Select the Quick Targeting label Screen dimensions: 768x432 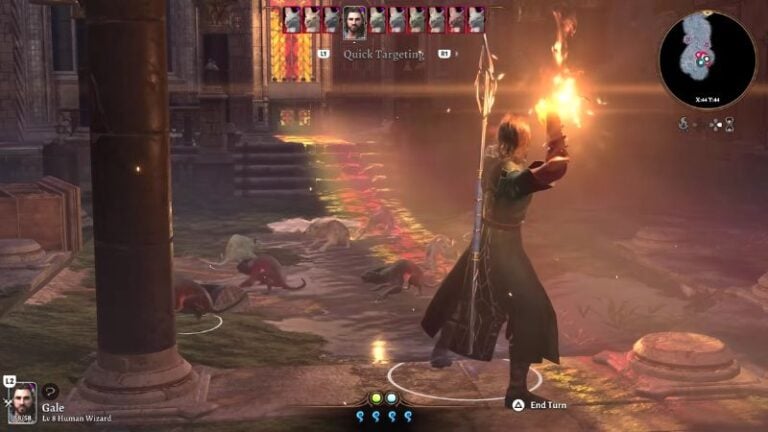[x=384, y=54]
